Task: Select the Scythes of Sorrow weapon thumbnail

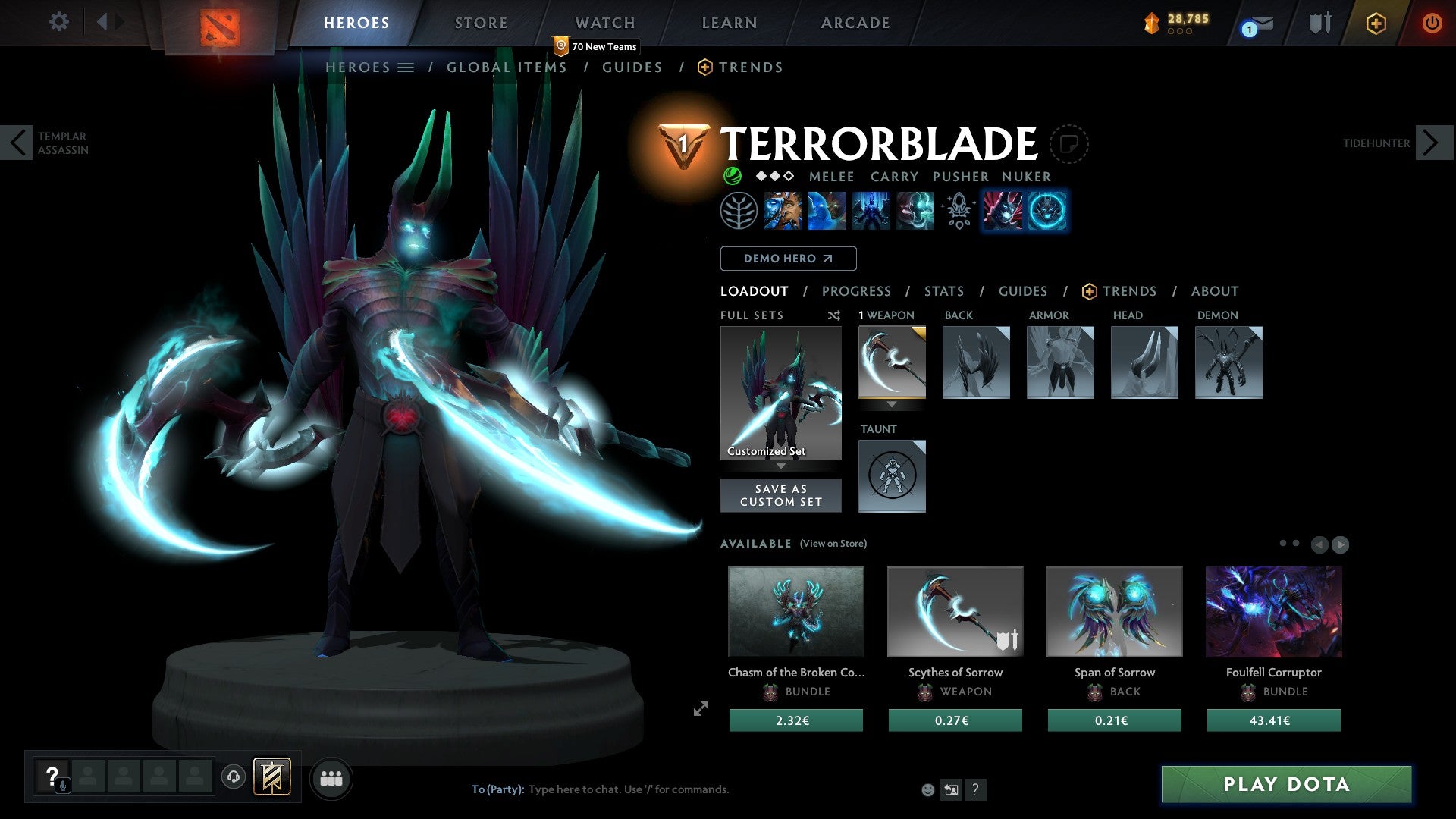Action: coord(955,611)
